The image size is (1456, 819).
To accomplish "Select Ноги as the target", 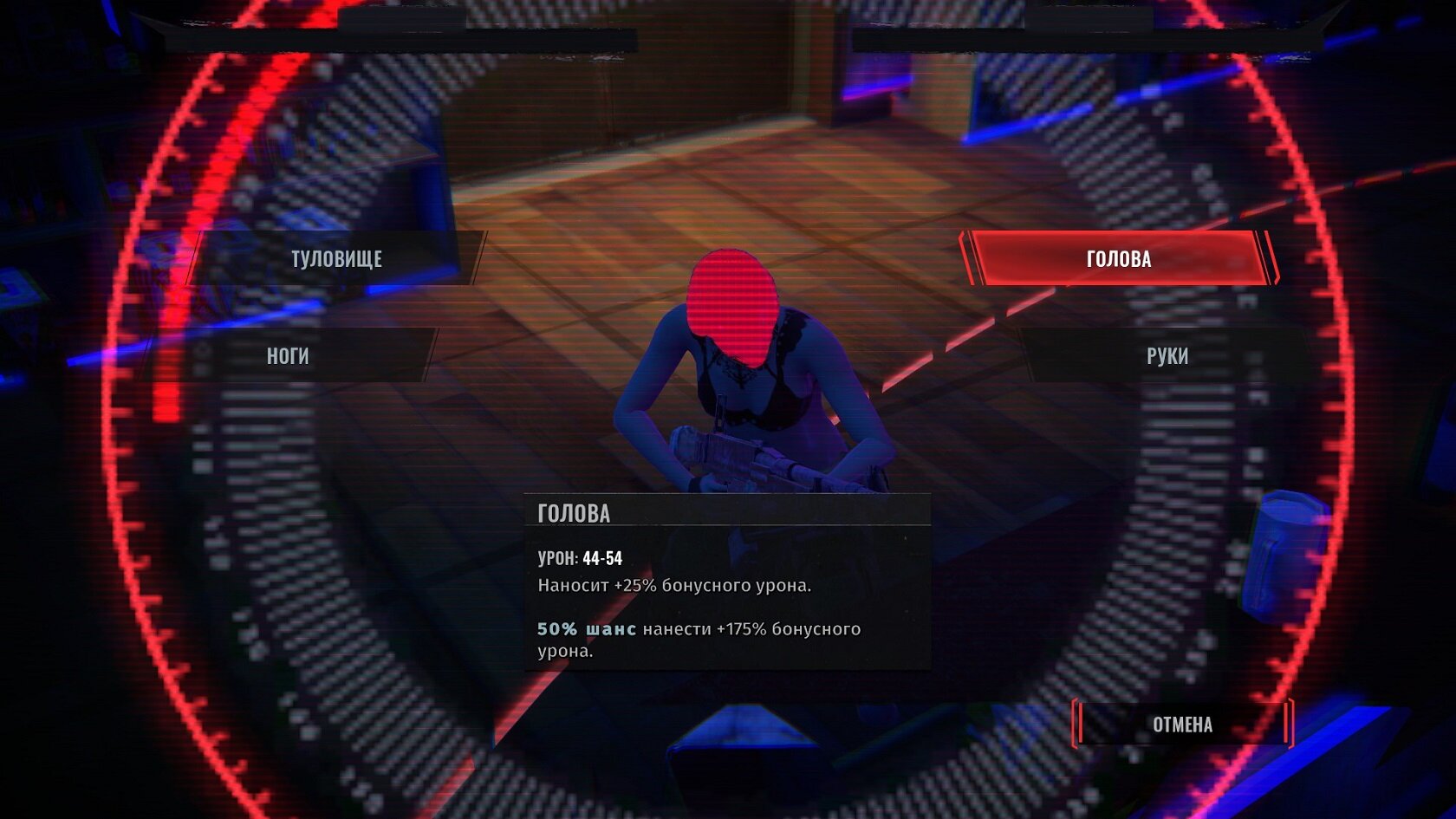I will 288,355.
